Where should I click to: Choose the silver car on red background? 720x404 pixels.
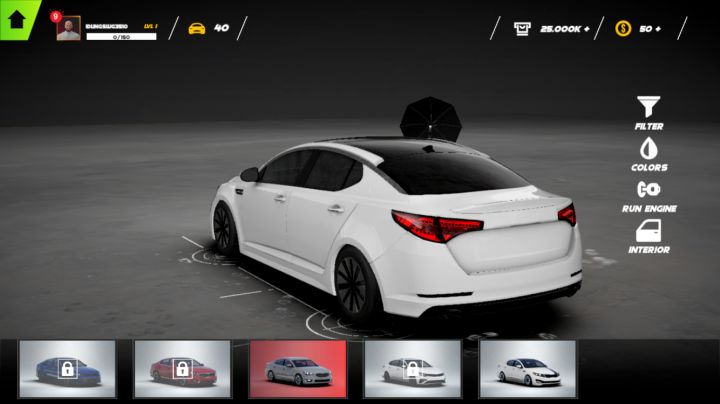(x=298, y=369)
